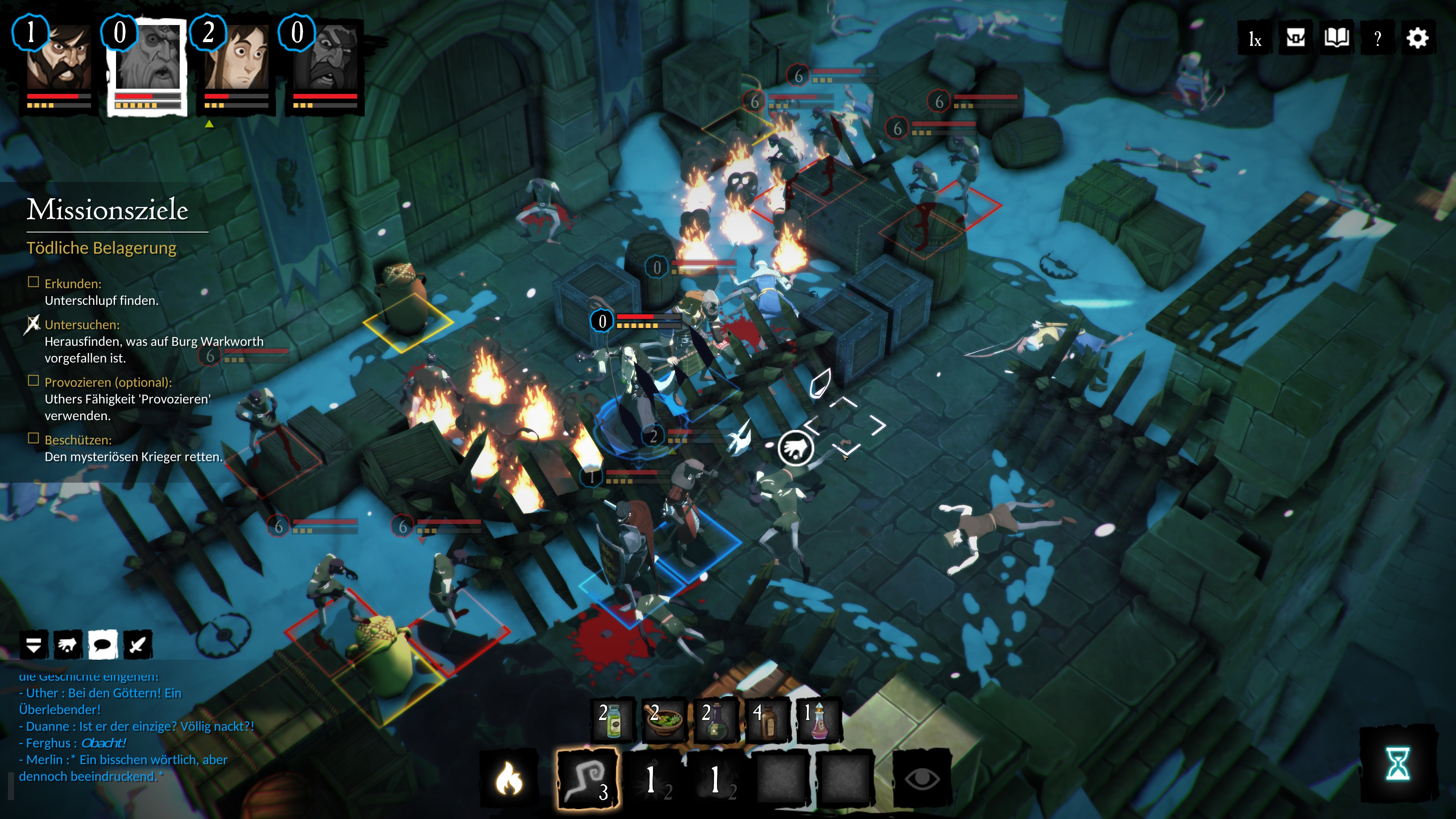Switch to the sword combat log tab
This screenshot has width=1456, height=819.
(137, 645)
